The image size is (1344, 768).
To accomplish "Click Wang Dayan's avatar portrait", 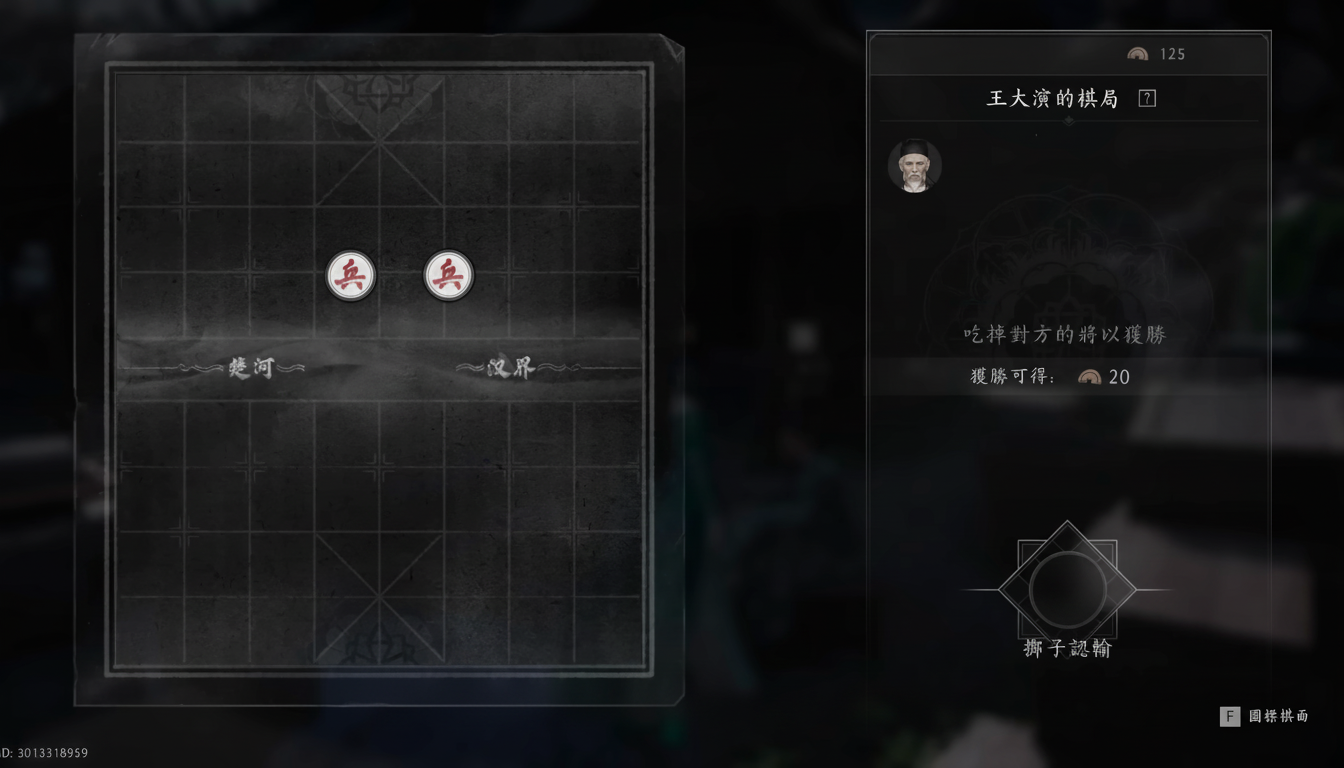I will tap(914, 165).
